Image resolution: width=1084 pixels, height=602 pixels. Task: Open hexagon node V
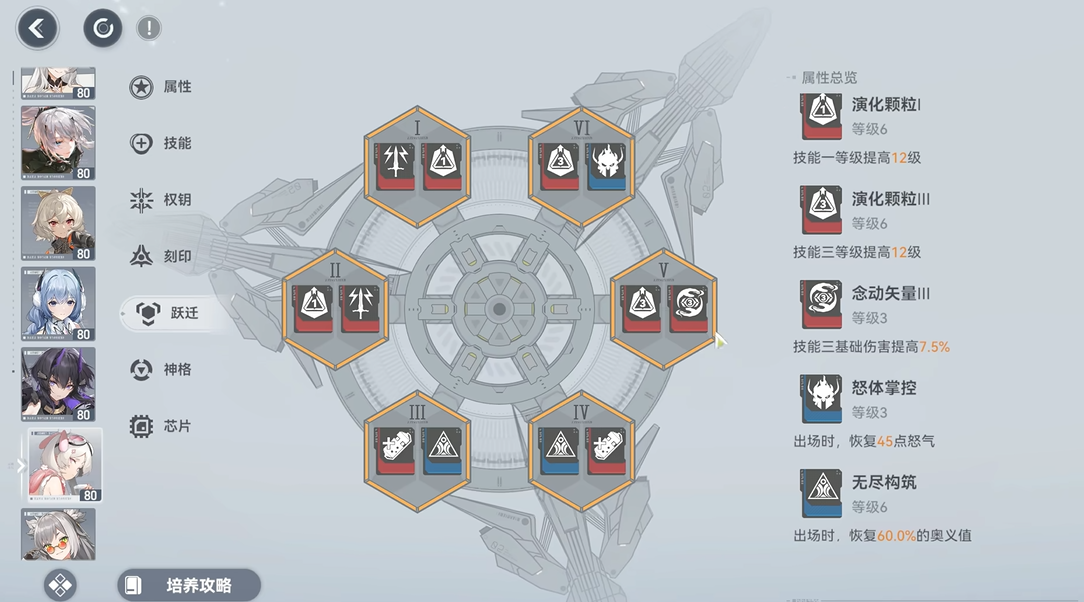pyautogui.click(x=663, y=310)
